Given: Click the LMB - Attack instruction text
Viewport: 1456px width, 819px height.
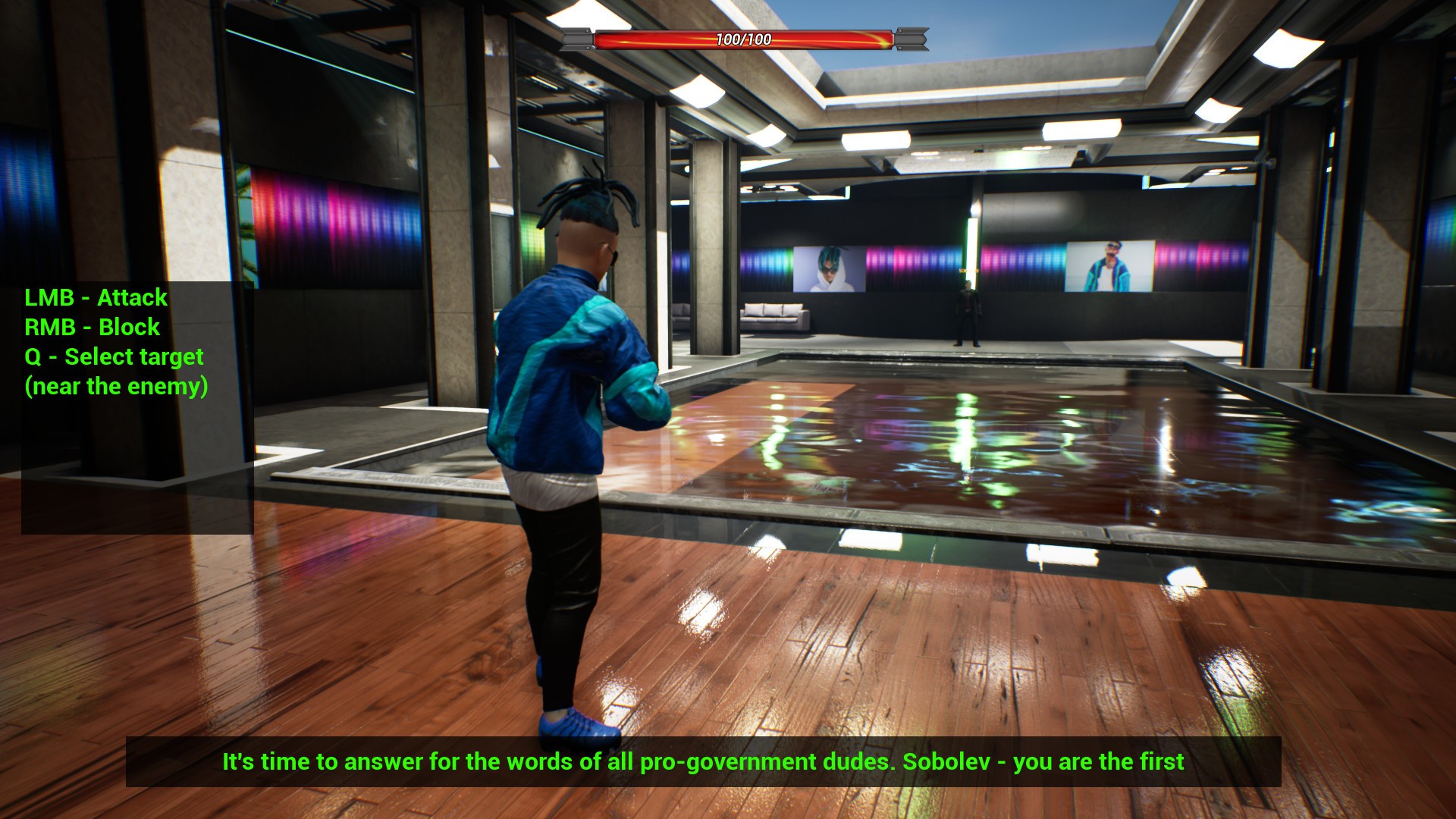Looking at the screenshot, I should (x=96, y=298).
